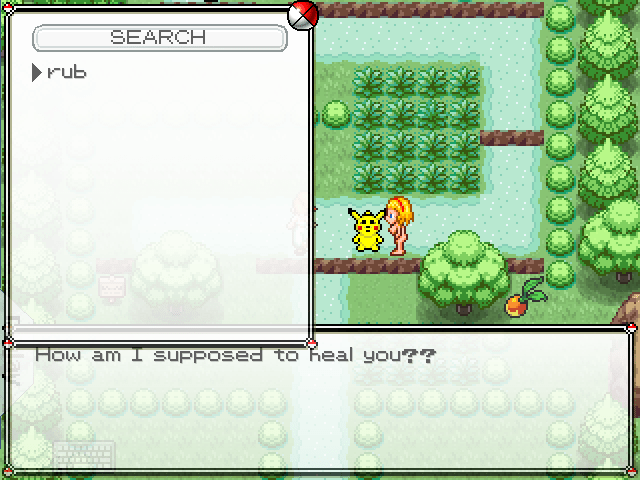Image resolution: width=640 pixels, height=480 pixels.
Task: Click the Poké Ball icon on the search panel
Action: 302,14
